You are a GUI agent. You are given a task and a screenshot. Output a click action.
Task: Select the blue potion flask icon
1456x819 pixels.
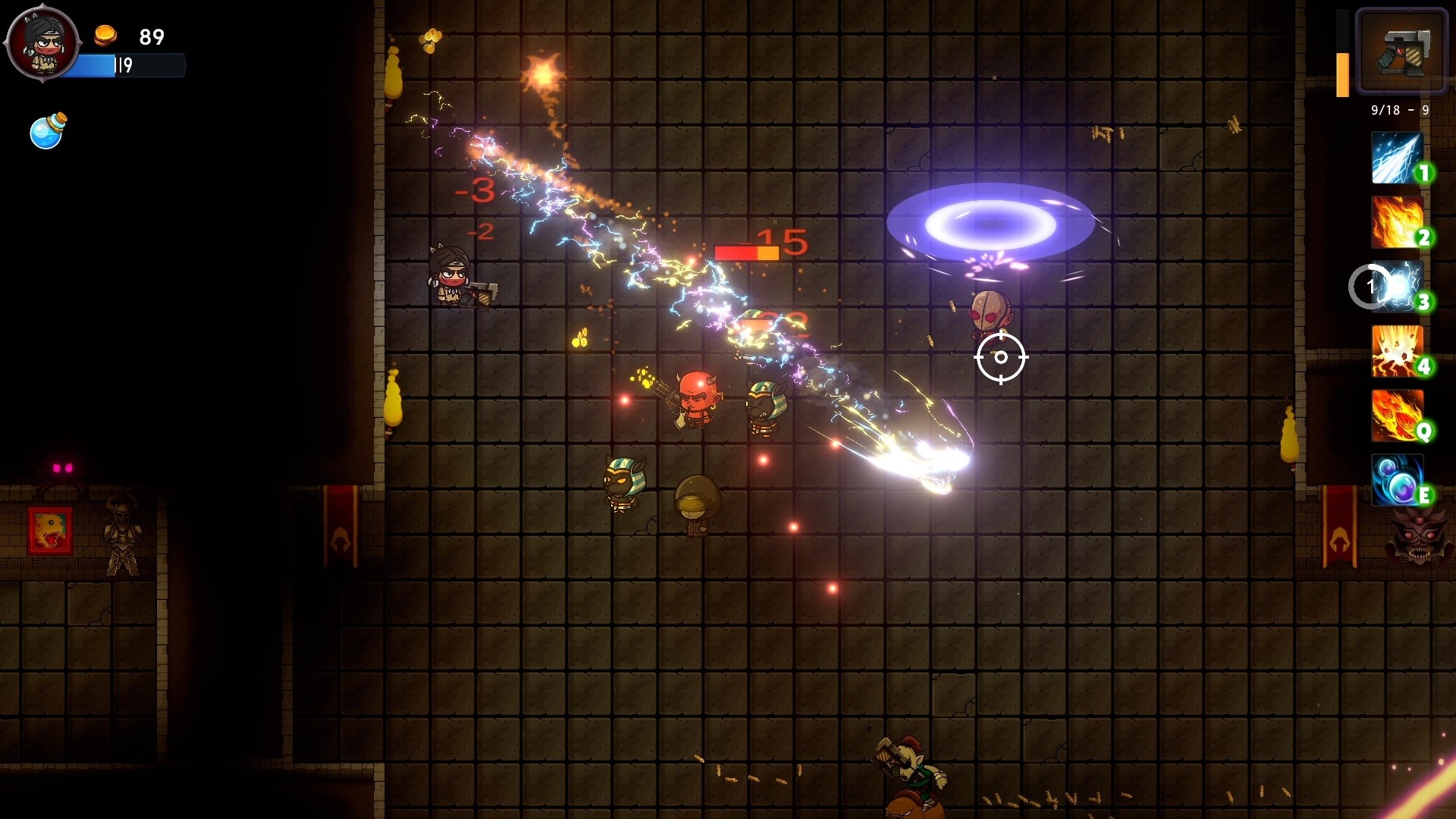47,129
